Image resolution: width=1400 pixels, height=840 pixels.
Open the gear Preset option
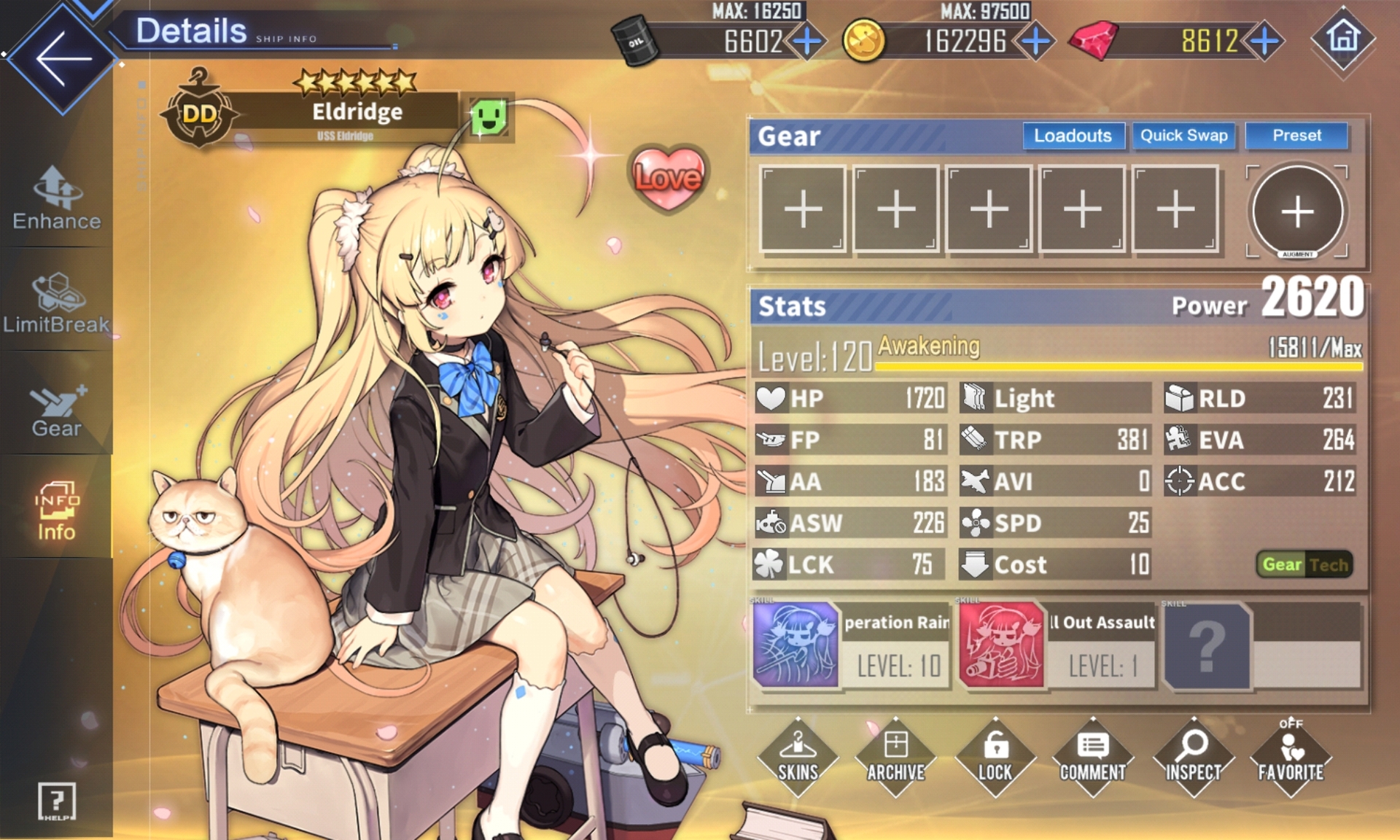1296,136
